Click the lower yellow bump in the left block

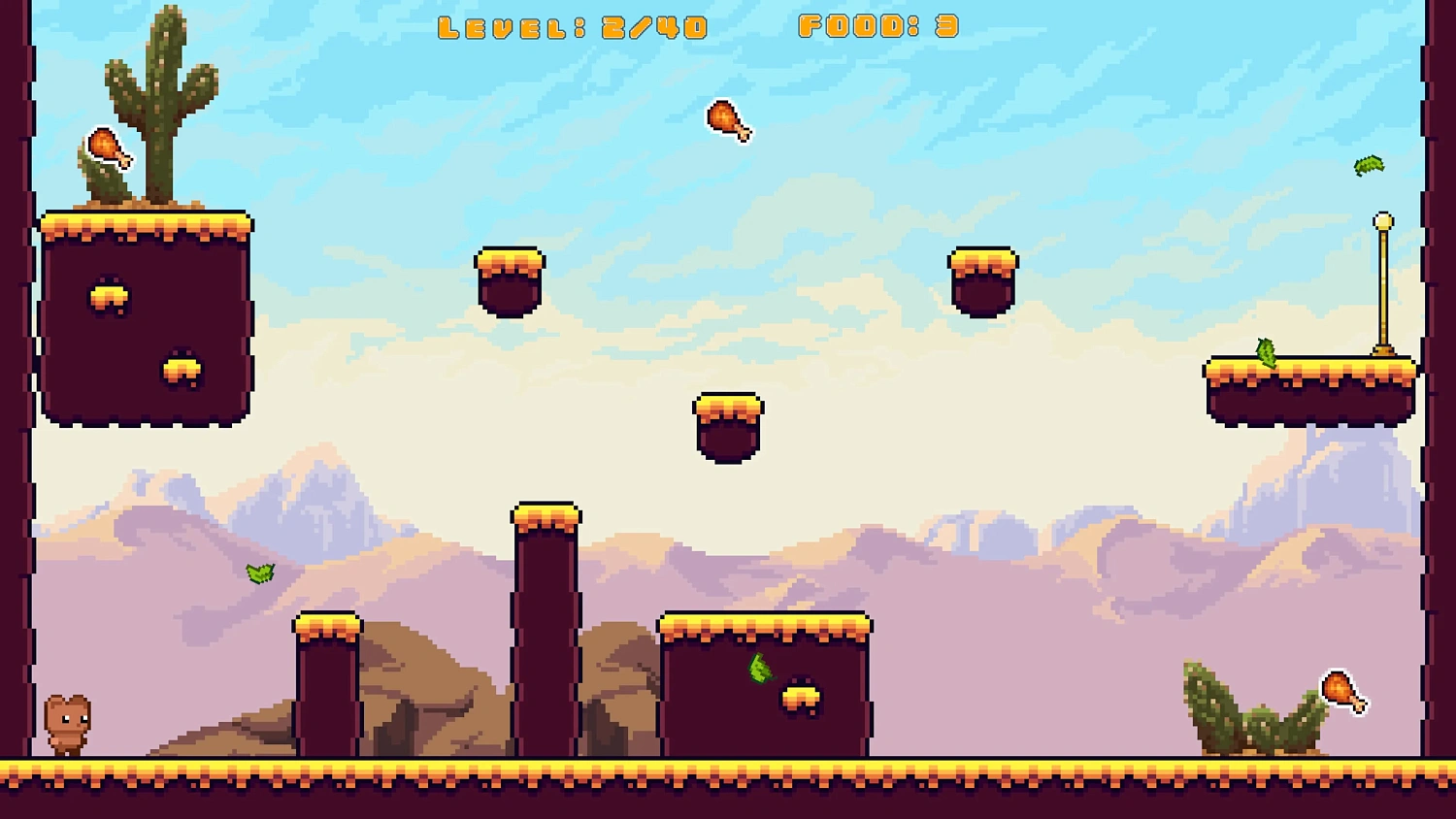[x=182, y=370]
